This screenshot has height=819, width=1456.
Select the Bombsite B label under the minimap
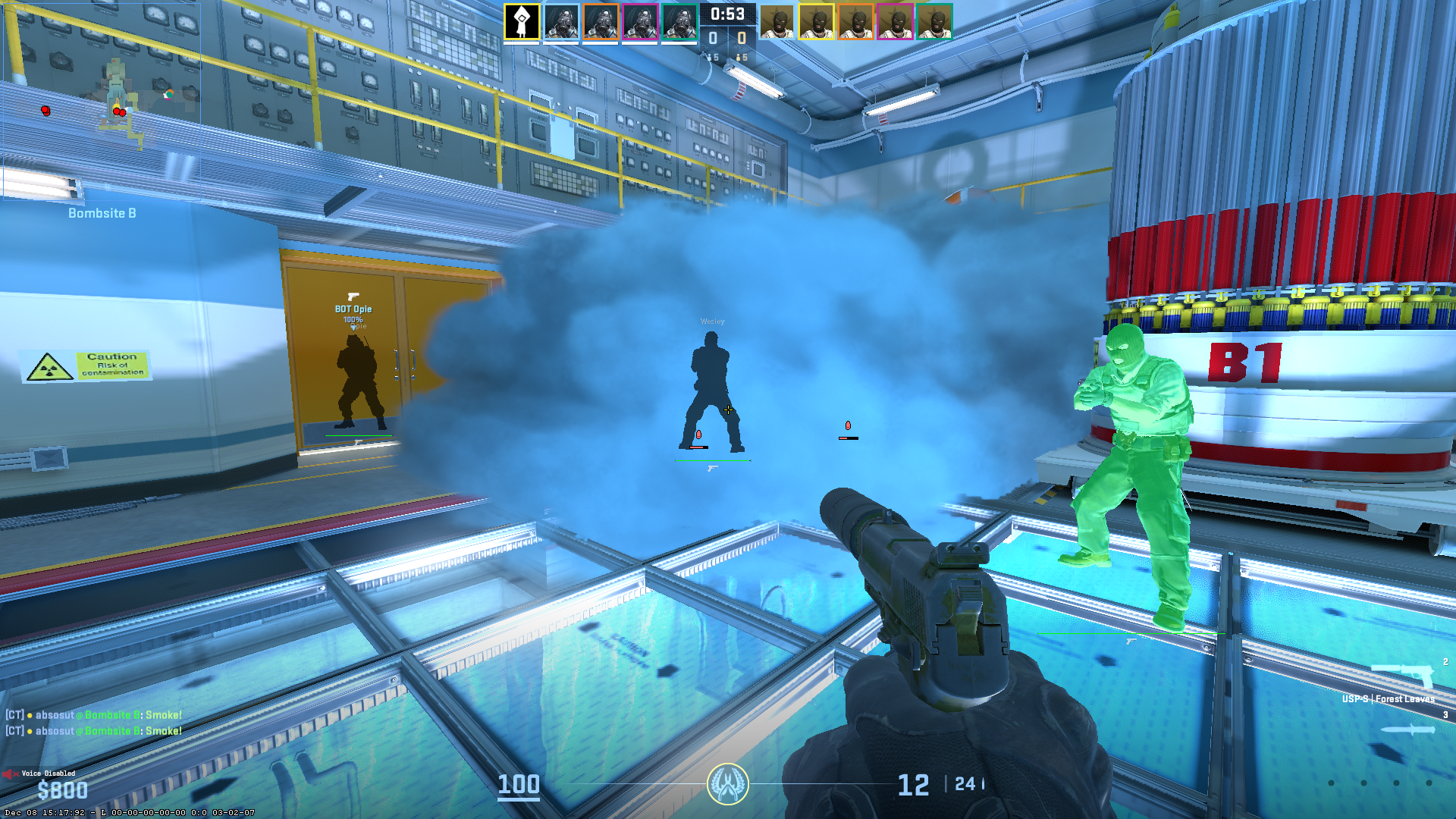coord(101,214)
